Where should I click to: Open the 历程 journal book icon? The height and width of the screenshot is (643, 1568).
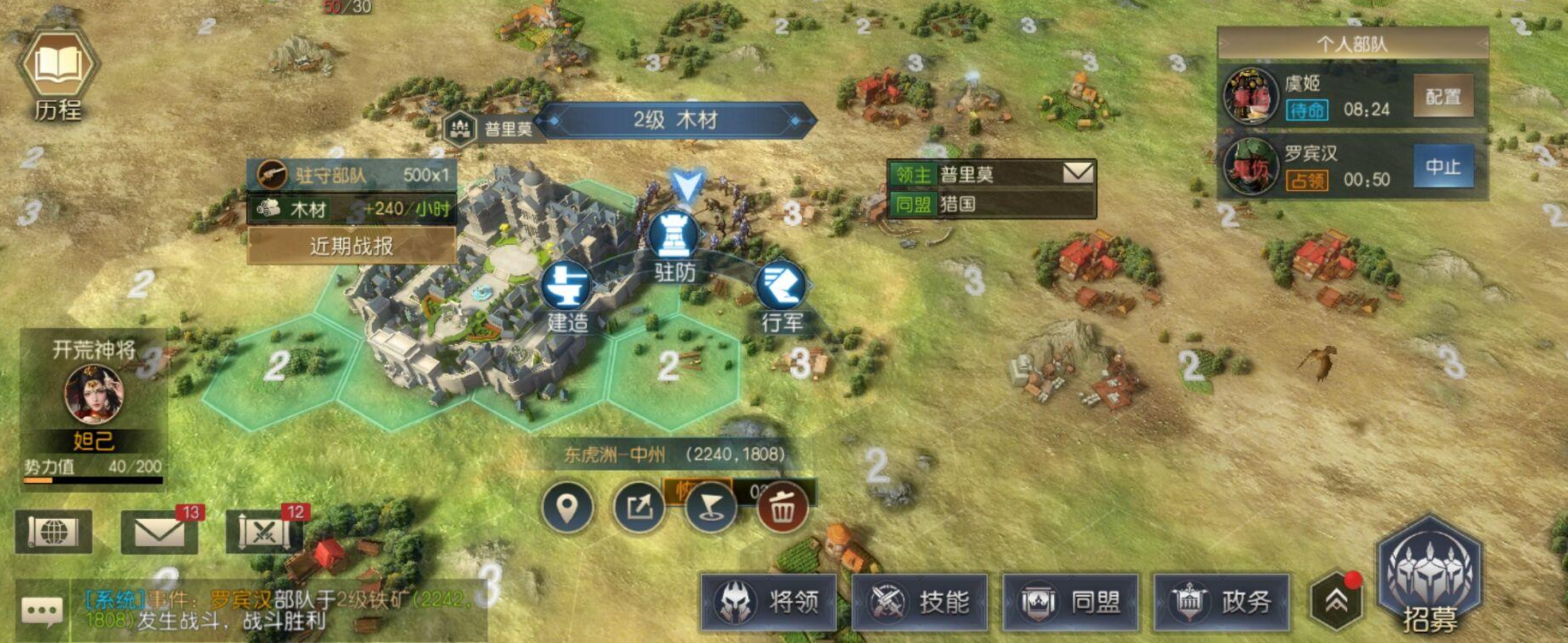point(57,67)
